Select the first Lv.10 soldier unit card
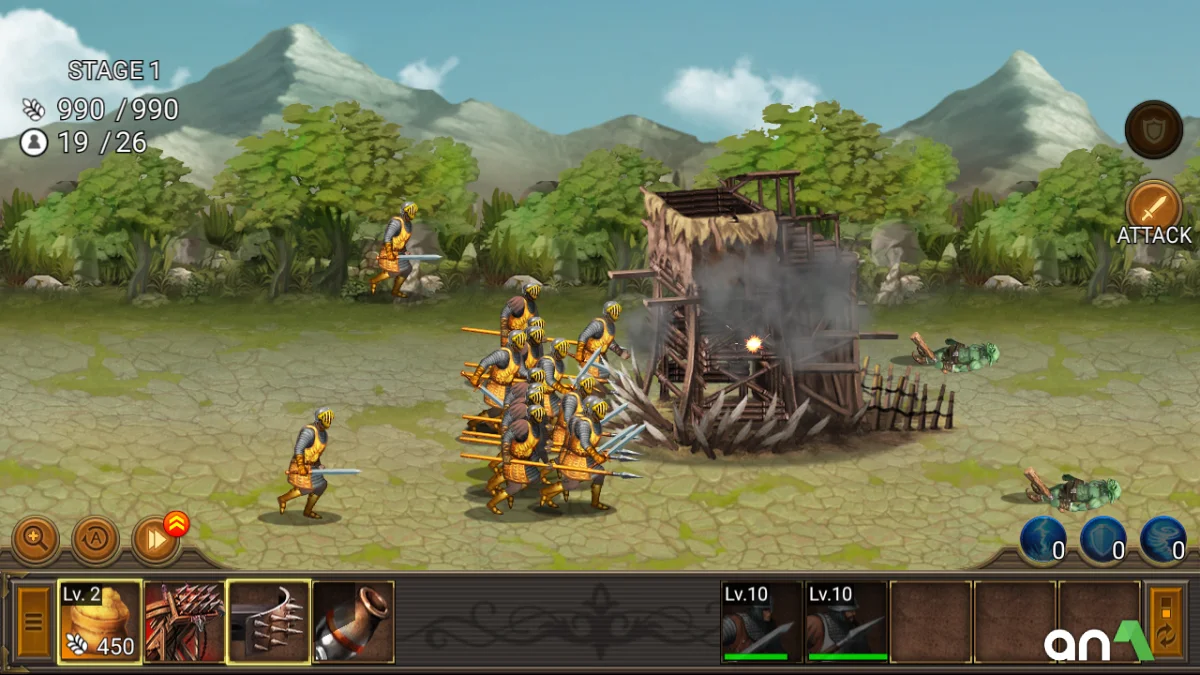Viewport: 1200px width, 675px height. click(x=762, y=622)
